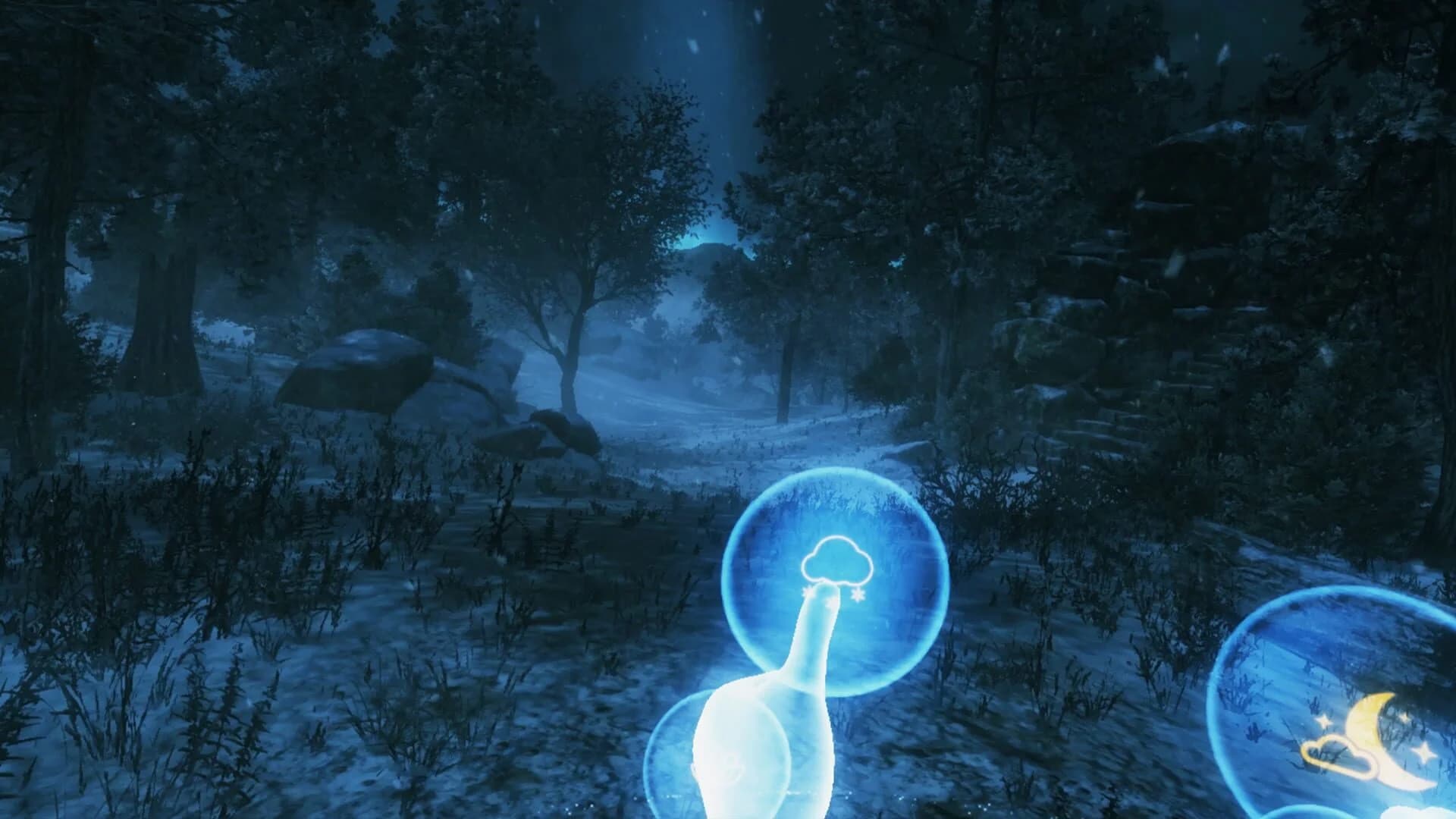The width and height of the screenshot is (1456, 819).
Task: Tap the left snowflake under the cloud
Action: pyautogui.click(x=807, y=591)
